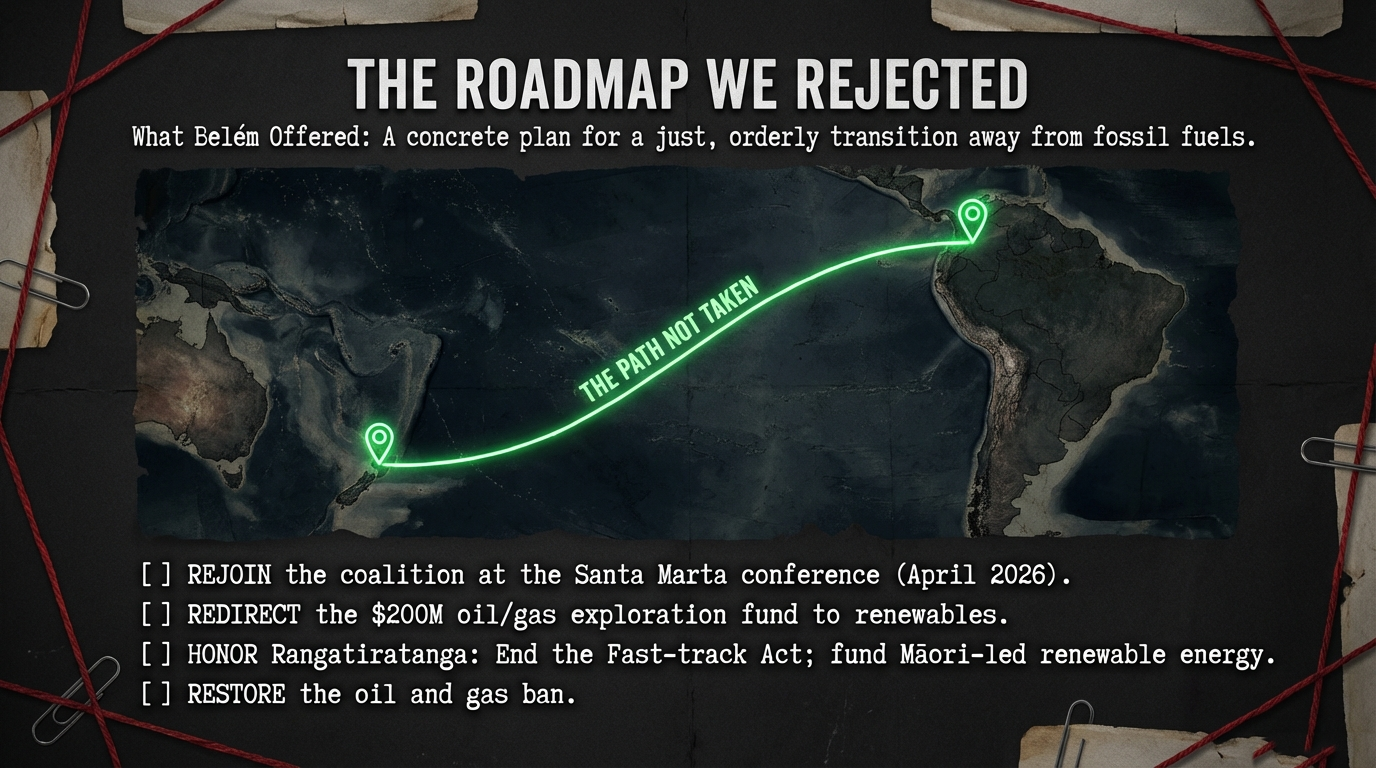1376x768 pixels.
Task: Select the New Zealand map pin
Action: point(378,440)
